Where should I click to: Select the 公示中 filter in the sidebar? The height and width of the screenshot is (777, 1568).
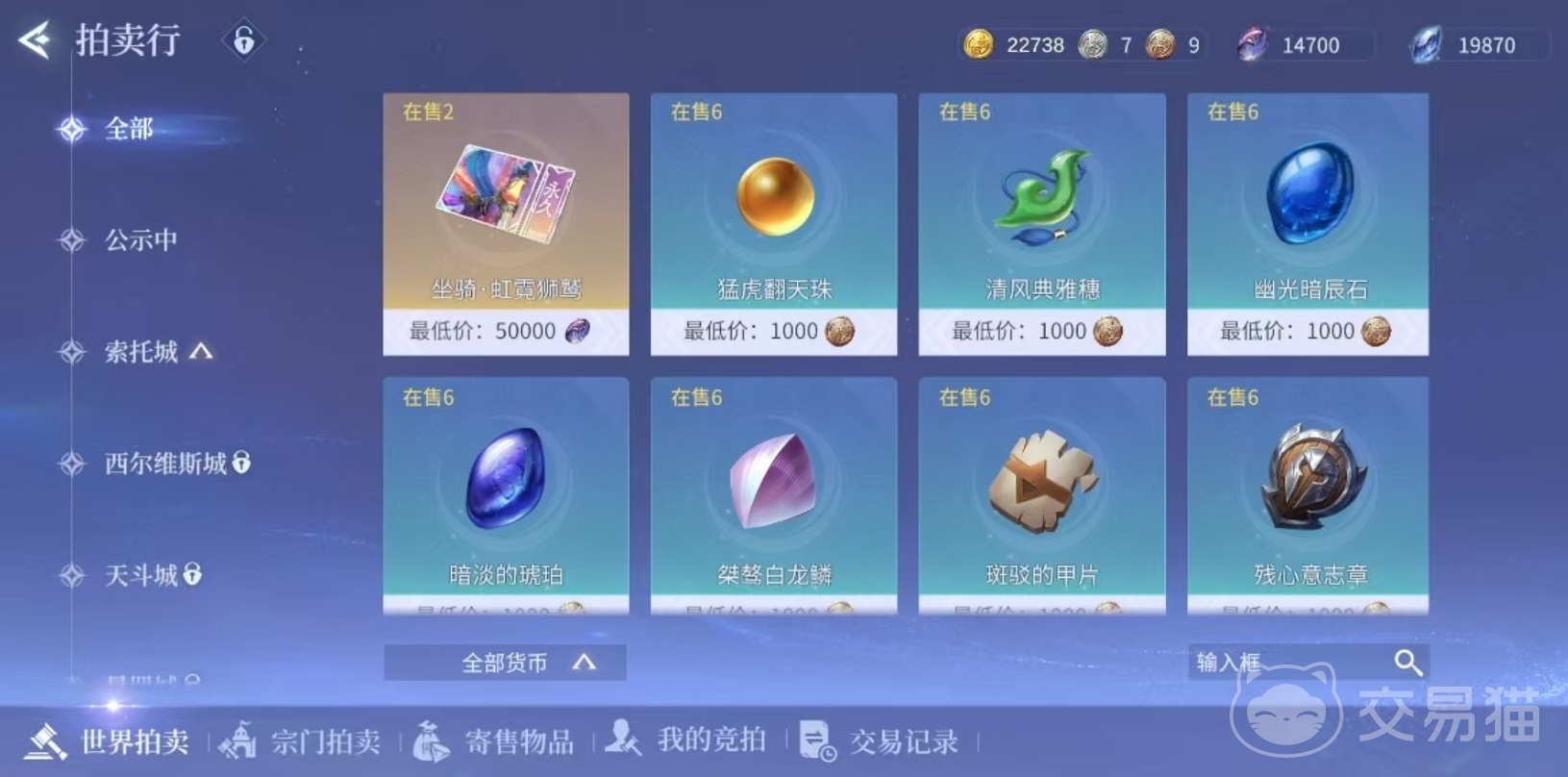point(140,239)
